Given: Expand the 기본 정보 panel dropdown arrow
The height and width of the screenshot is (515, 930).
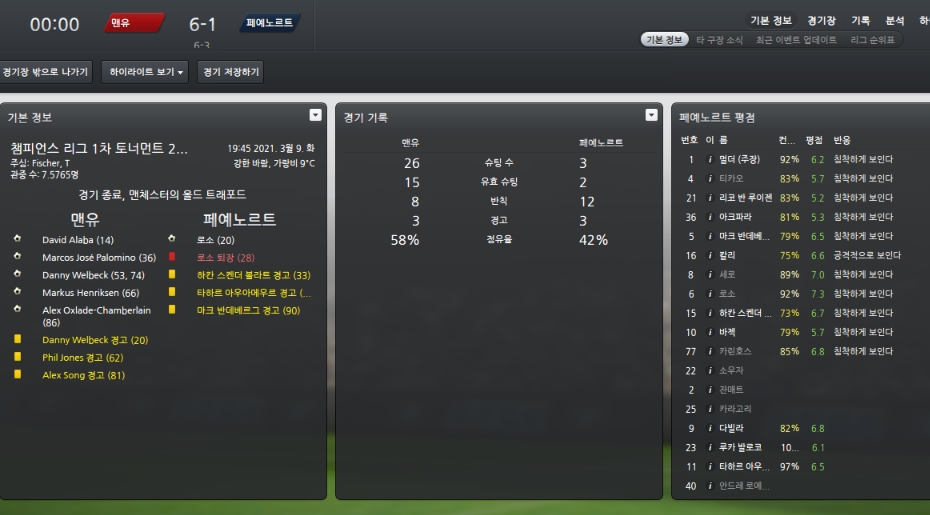Looking at the screenshot, I should pos(316,115).
